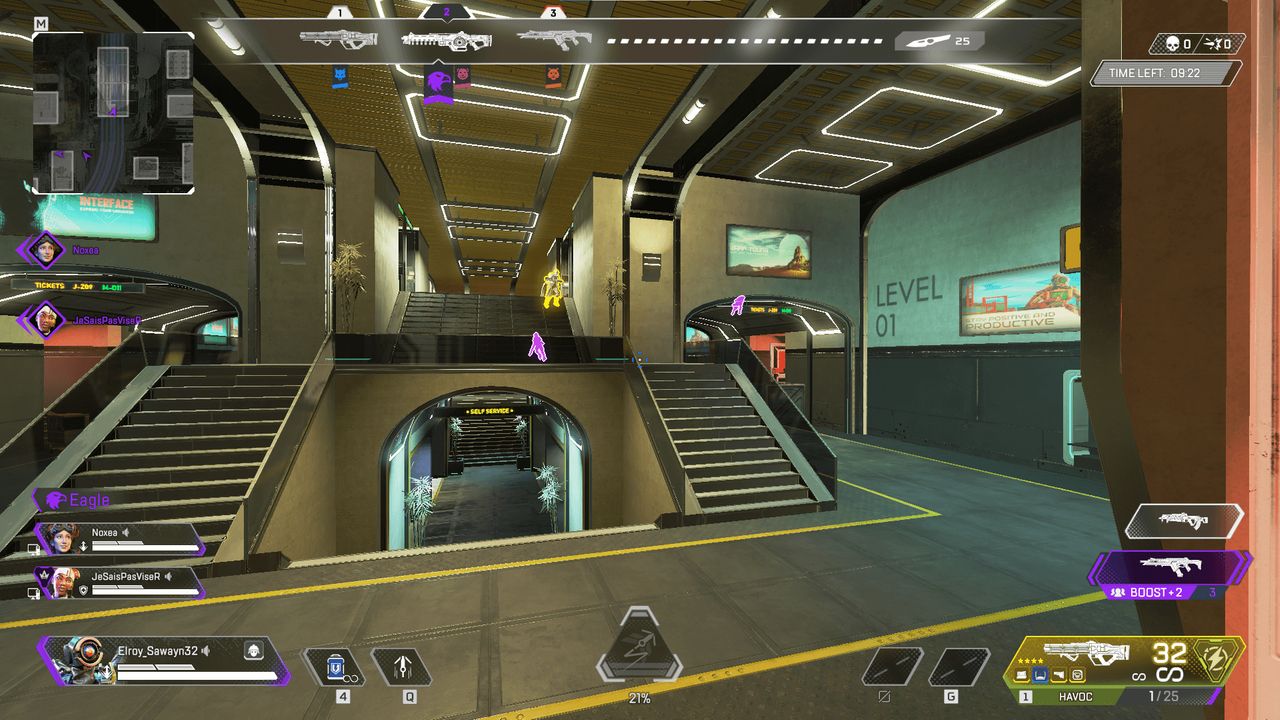Select the third weapon on the progress track
The width and height of the screenshot is (1280, 720).
pos(554,40)
